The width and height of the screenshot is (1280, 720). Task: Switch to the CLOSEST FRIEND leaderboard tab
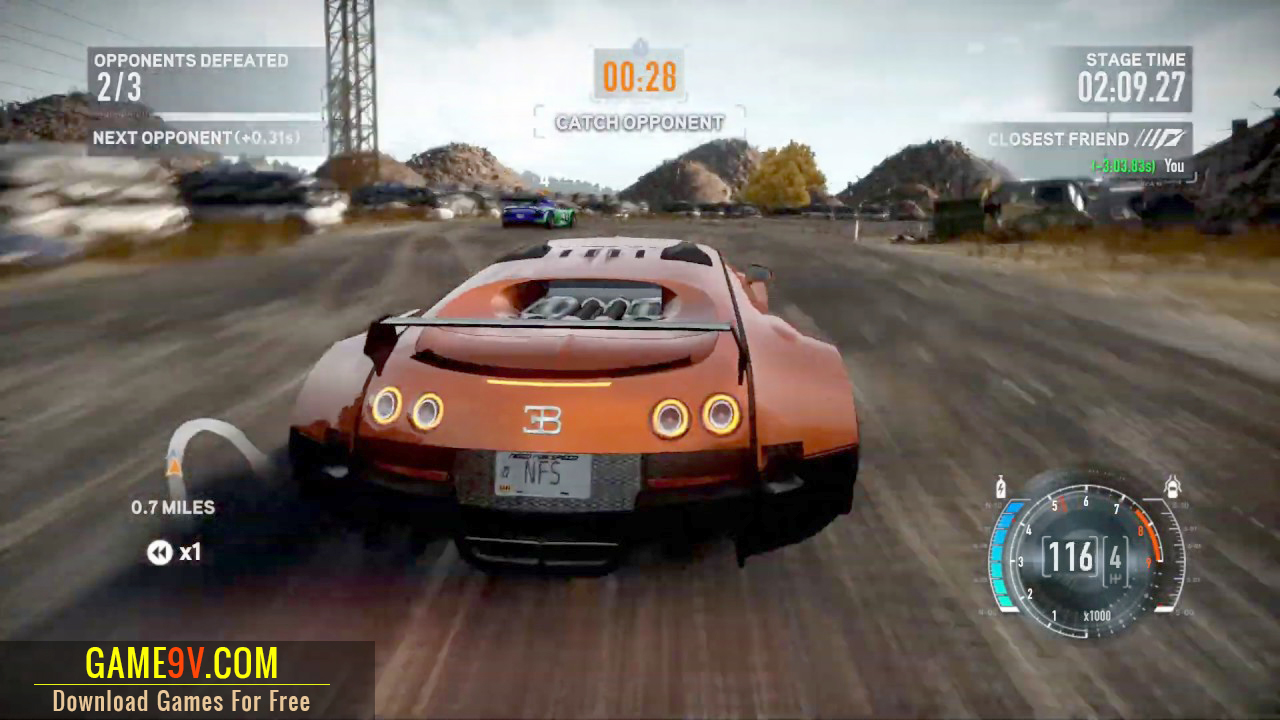click(1060, 139)
